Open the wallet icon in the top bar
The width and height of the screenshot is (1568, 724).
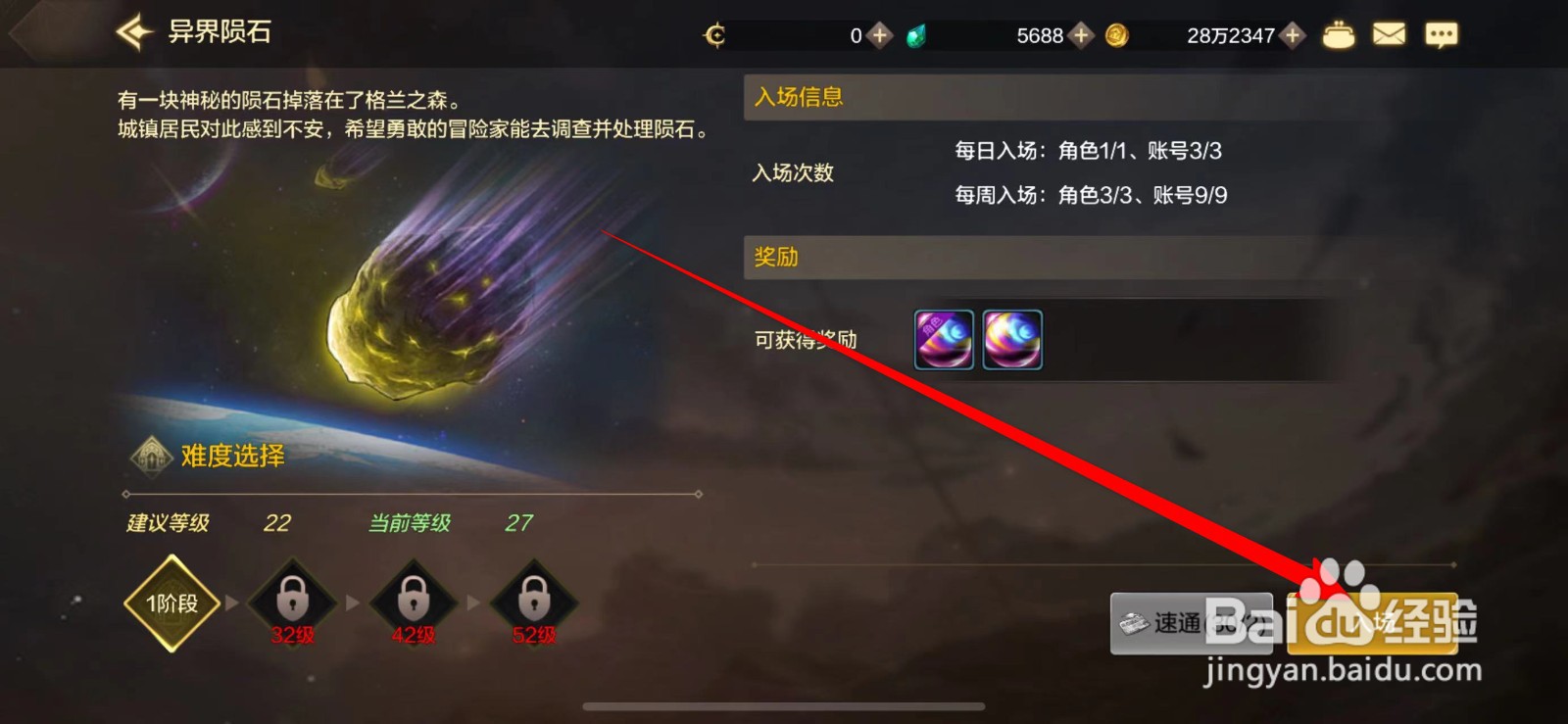point(1340,34)
